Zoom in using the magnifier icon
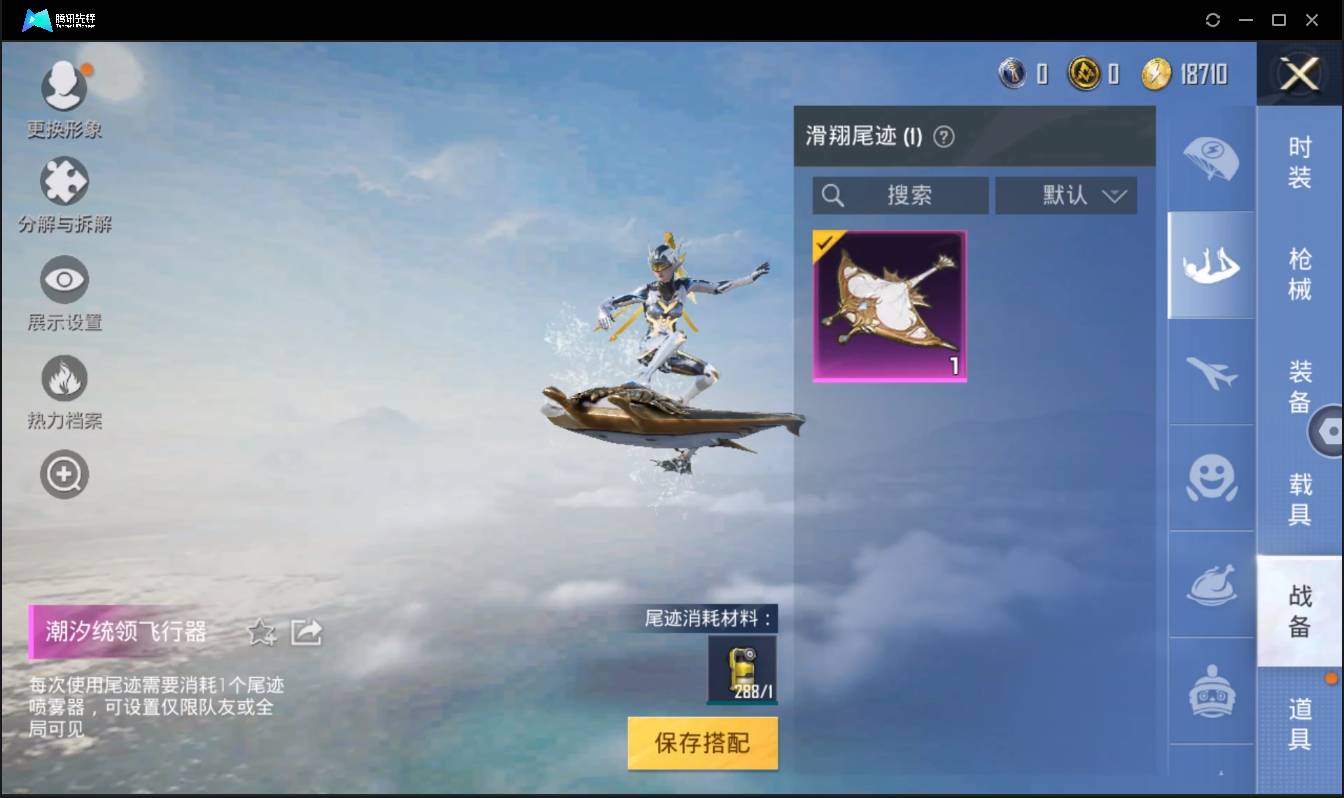The image size is (1344, 798). coord(64,474)
